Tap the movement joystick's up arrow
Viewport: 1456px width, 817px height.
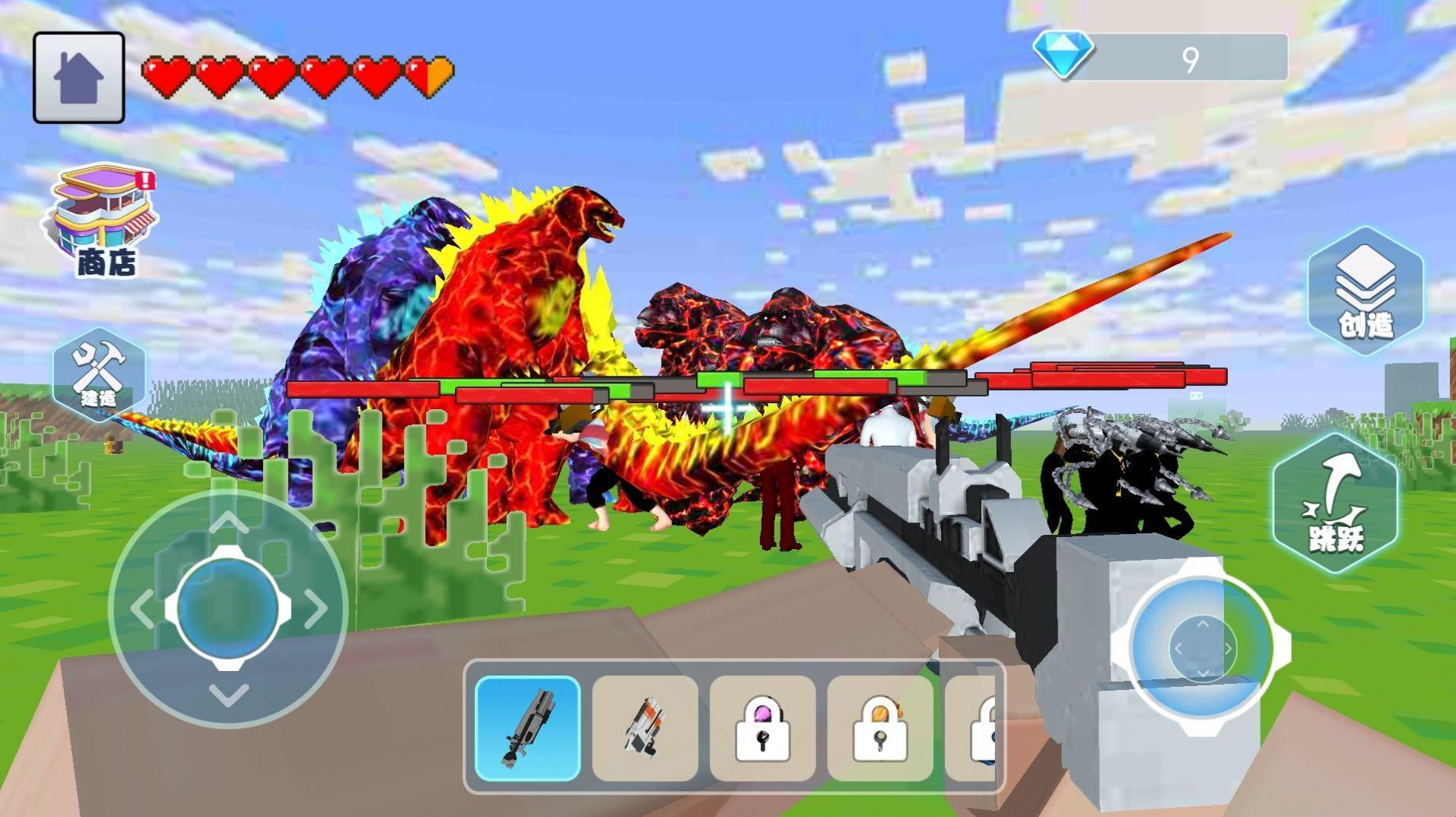228,522
